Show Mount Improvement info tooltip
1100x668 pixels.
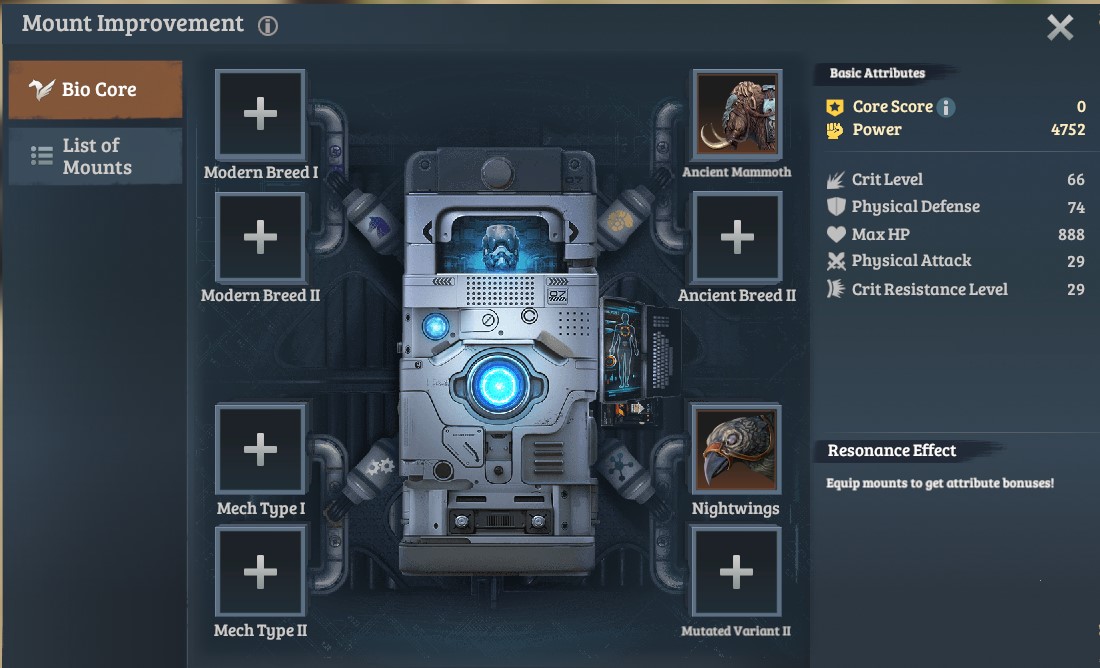point(268,26)
